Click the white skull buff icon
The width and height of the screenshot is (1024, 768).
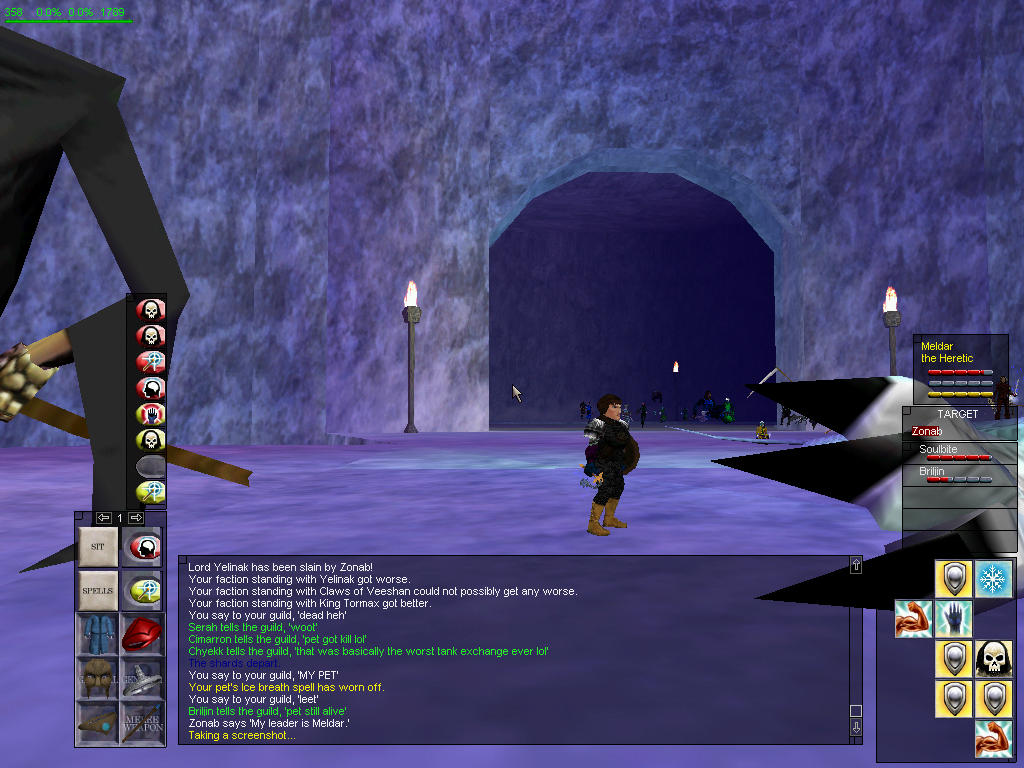tap(993, 659)
